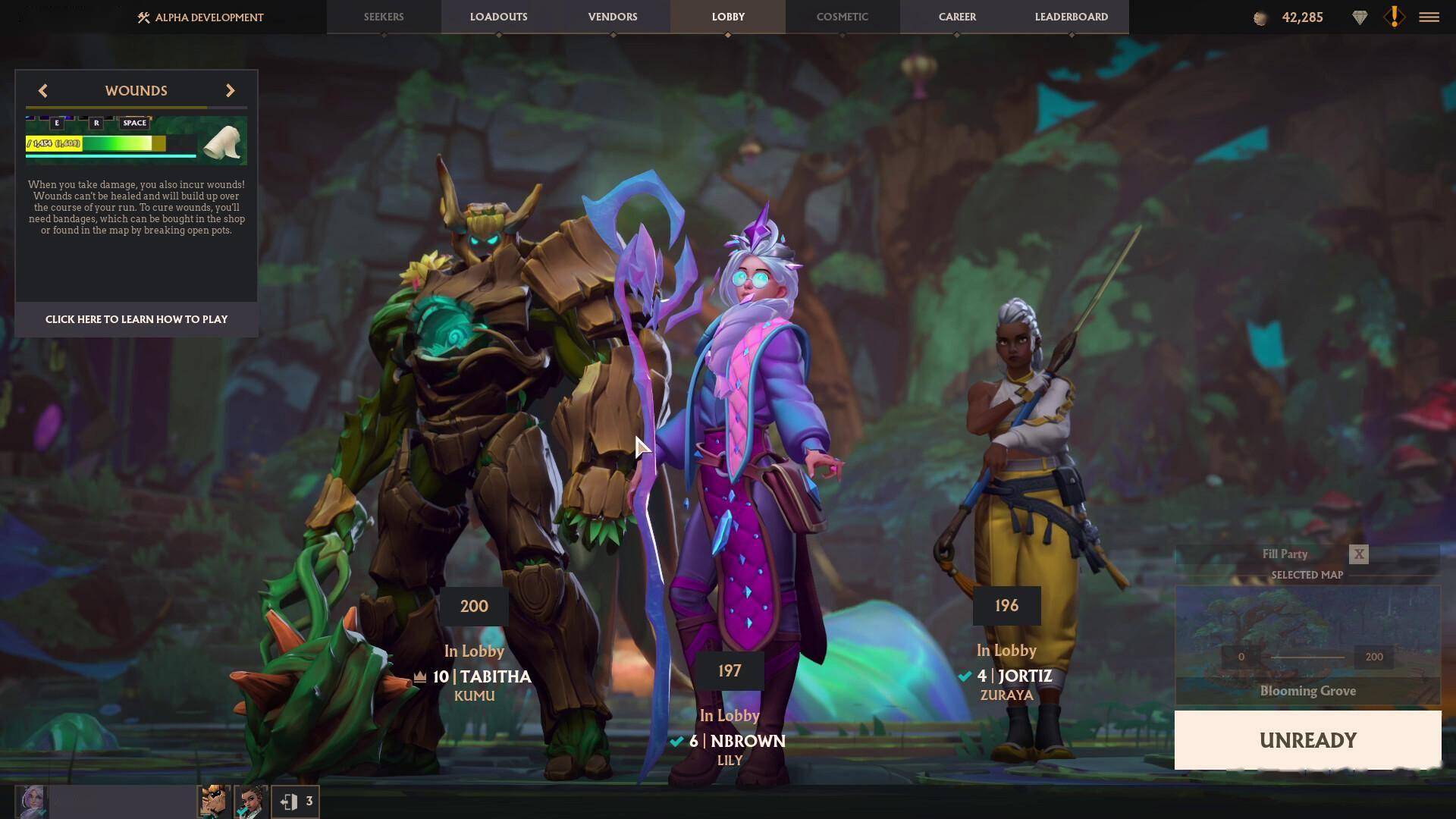The image size is (1456, 819).
Task: Select the Lobby tab
Action: pyautogui.click(x=728, y=17)
